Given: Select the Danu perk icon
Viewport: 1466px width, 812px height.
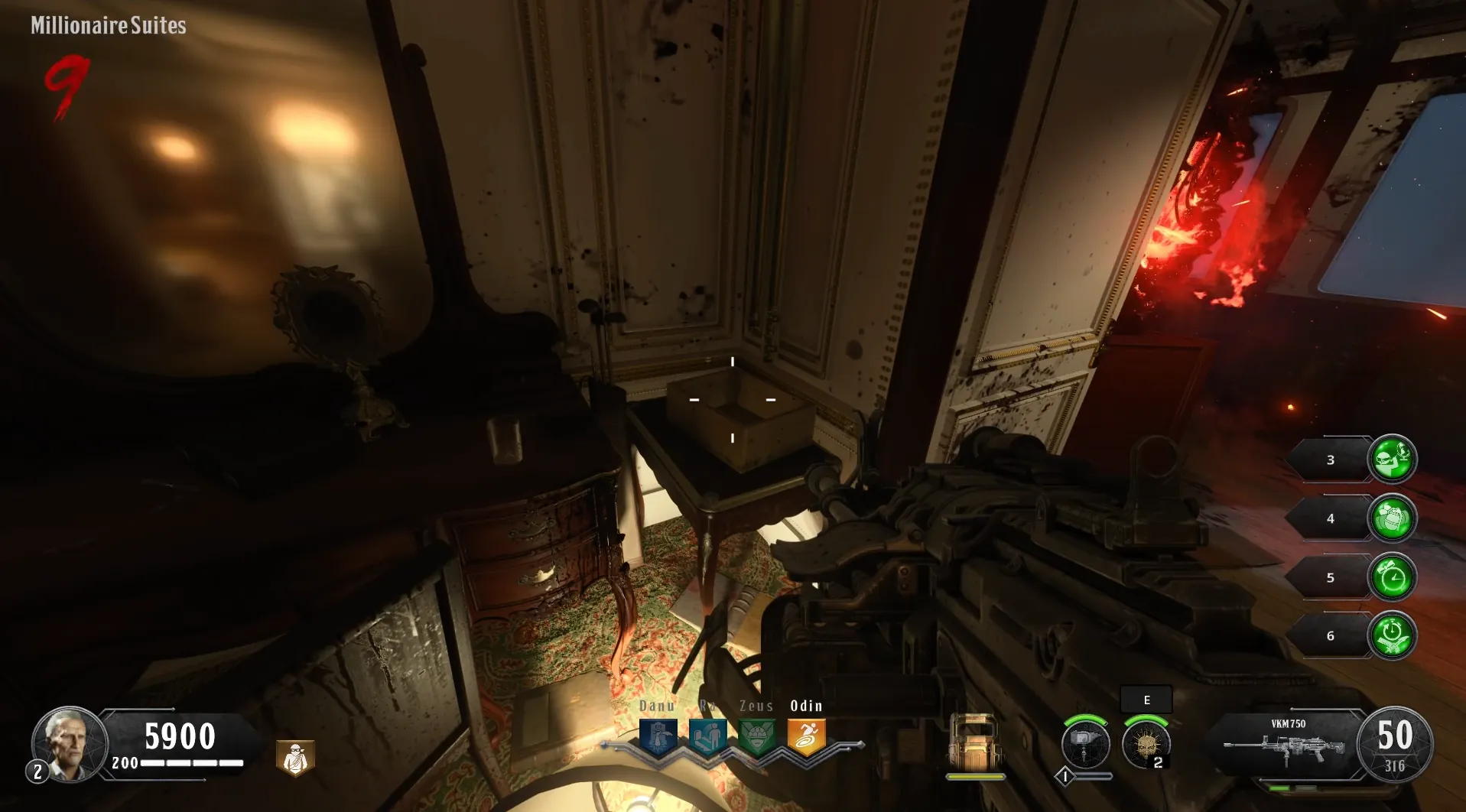Looking at the screenshot, I should [x=658, y=736].
